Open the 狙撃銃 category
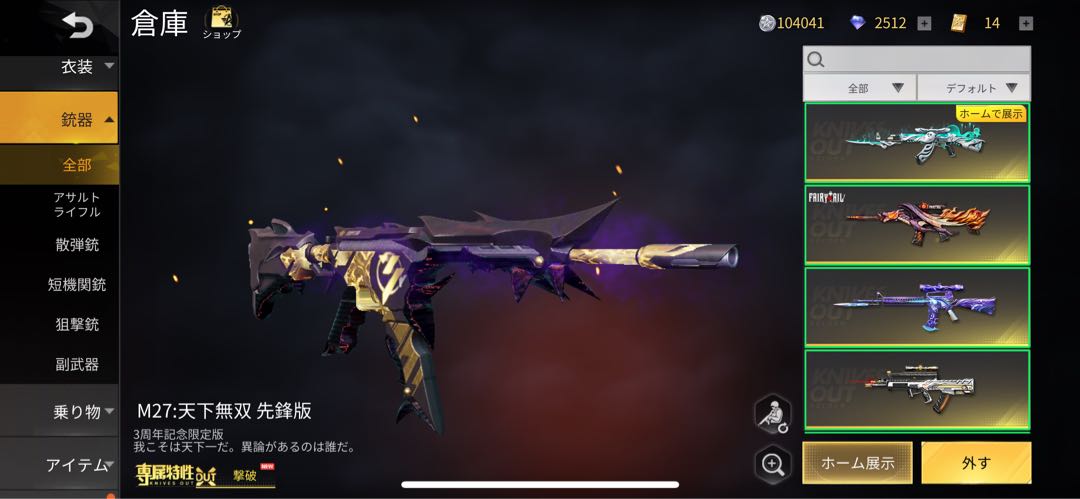 [76, 324]
